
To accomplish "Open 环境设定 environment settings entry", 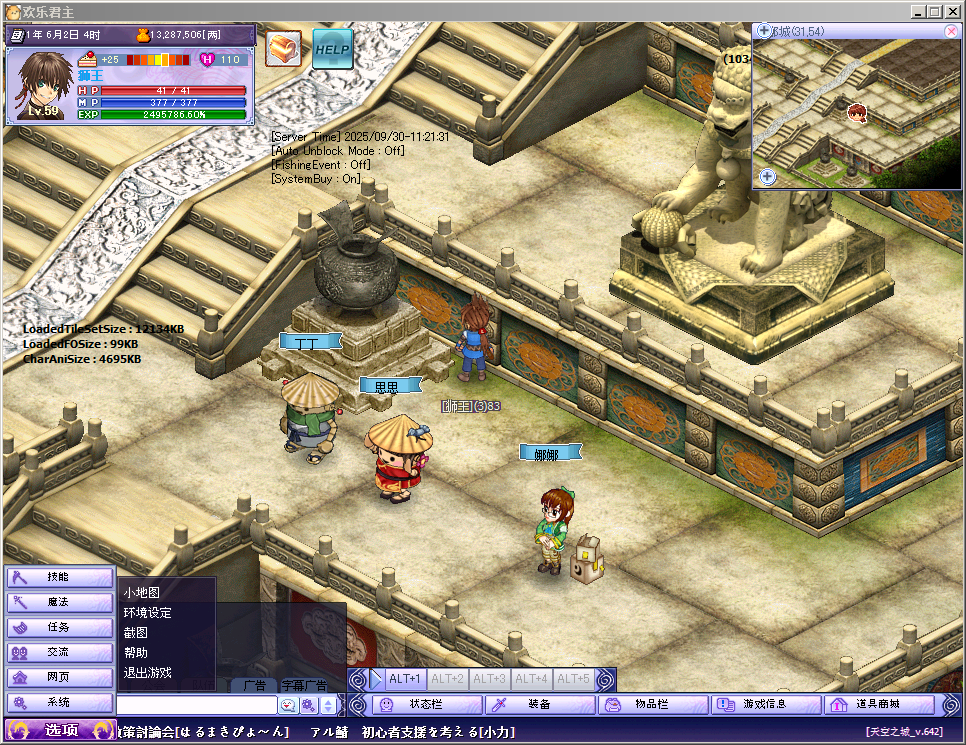I will (147, 612).
